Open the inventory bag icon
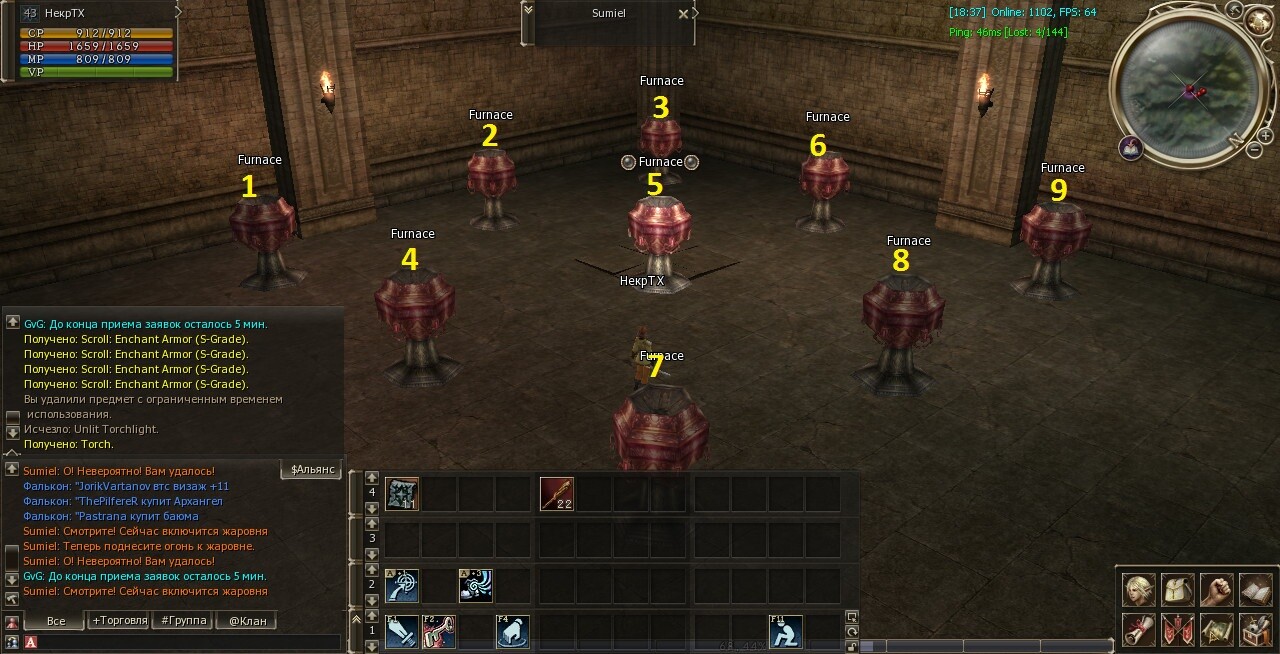This screenshot has height=654, width=1280. click(1177, 590)
